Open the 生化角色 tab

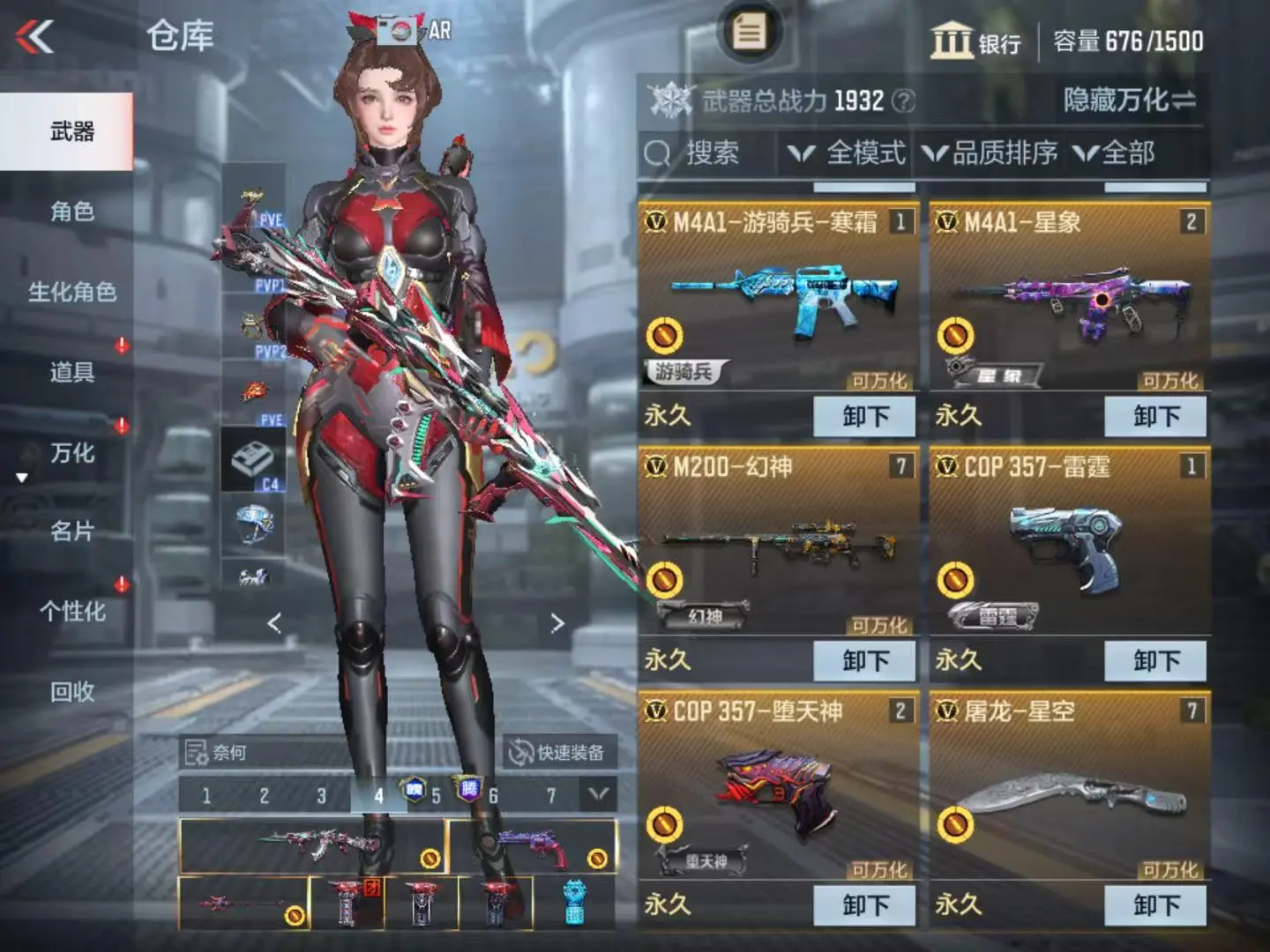71,292
